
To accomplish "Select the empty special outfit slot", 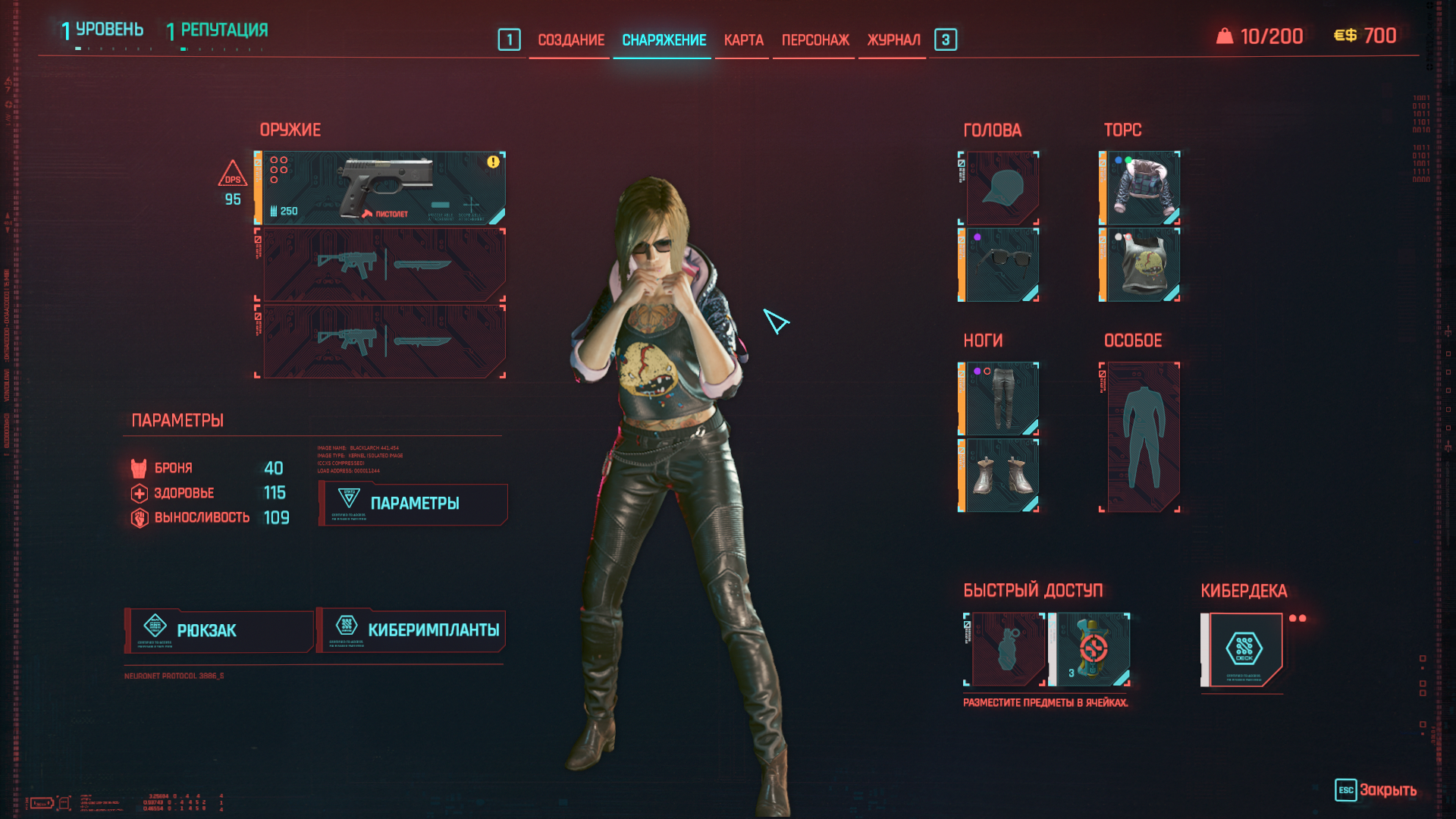I will tap(1141, 437).
